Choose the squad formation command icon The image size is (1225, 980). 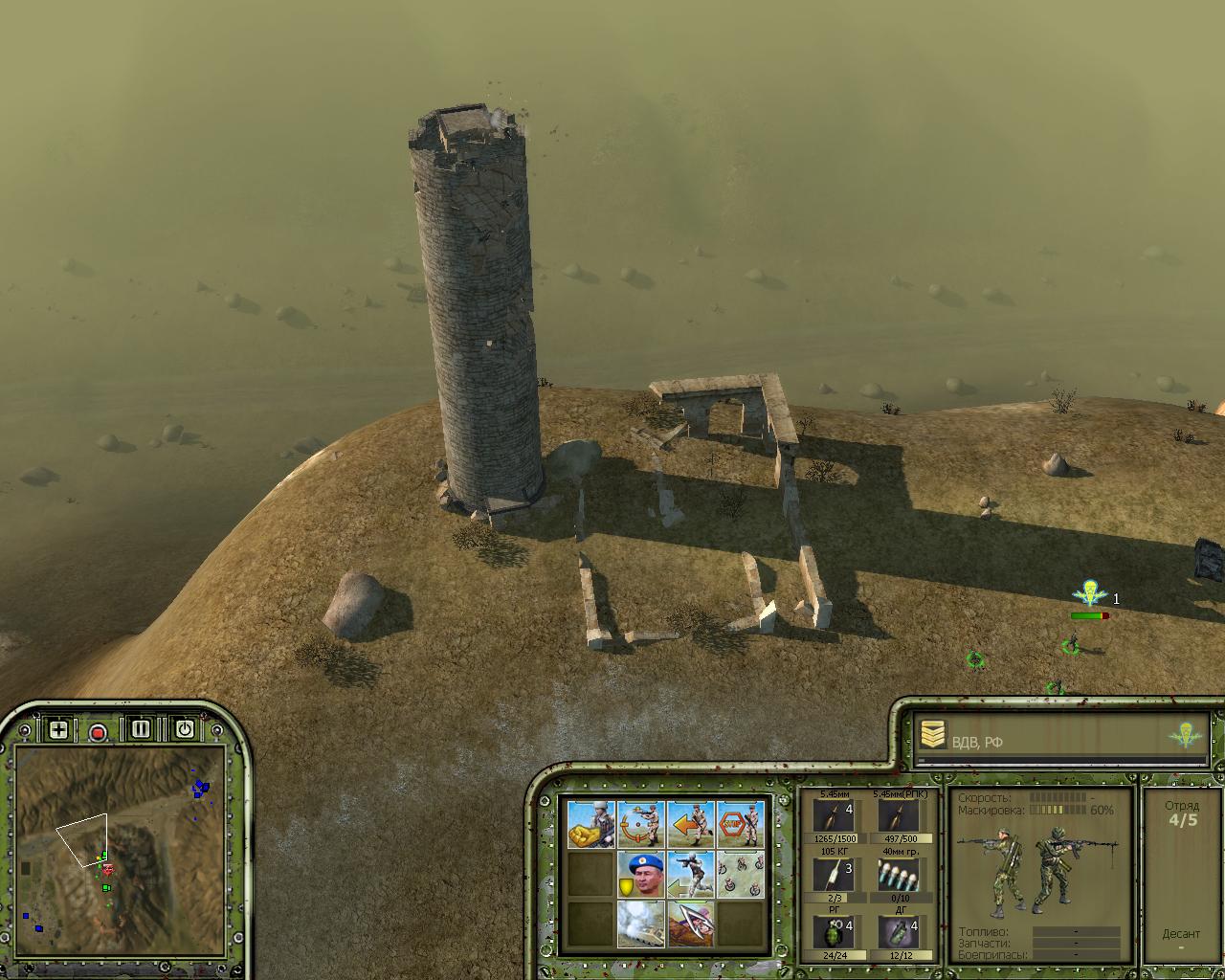[x=741, y=874]
